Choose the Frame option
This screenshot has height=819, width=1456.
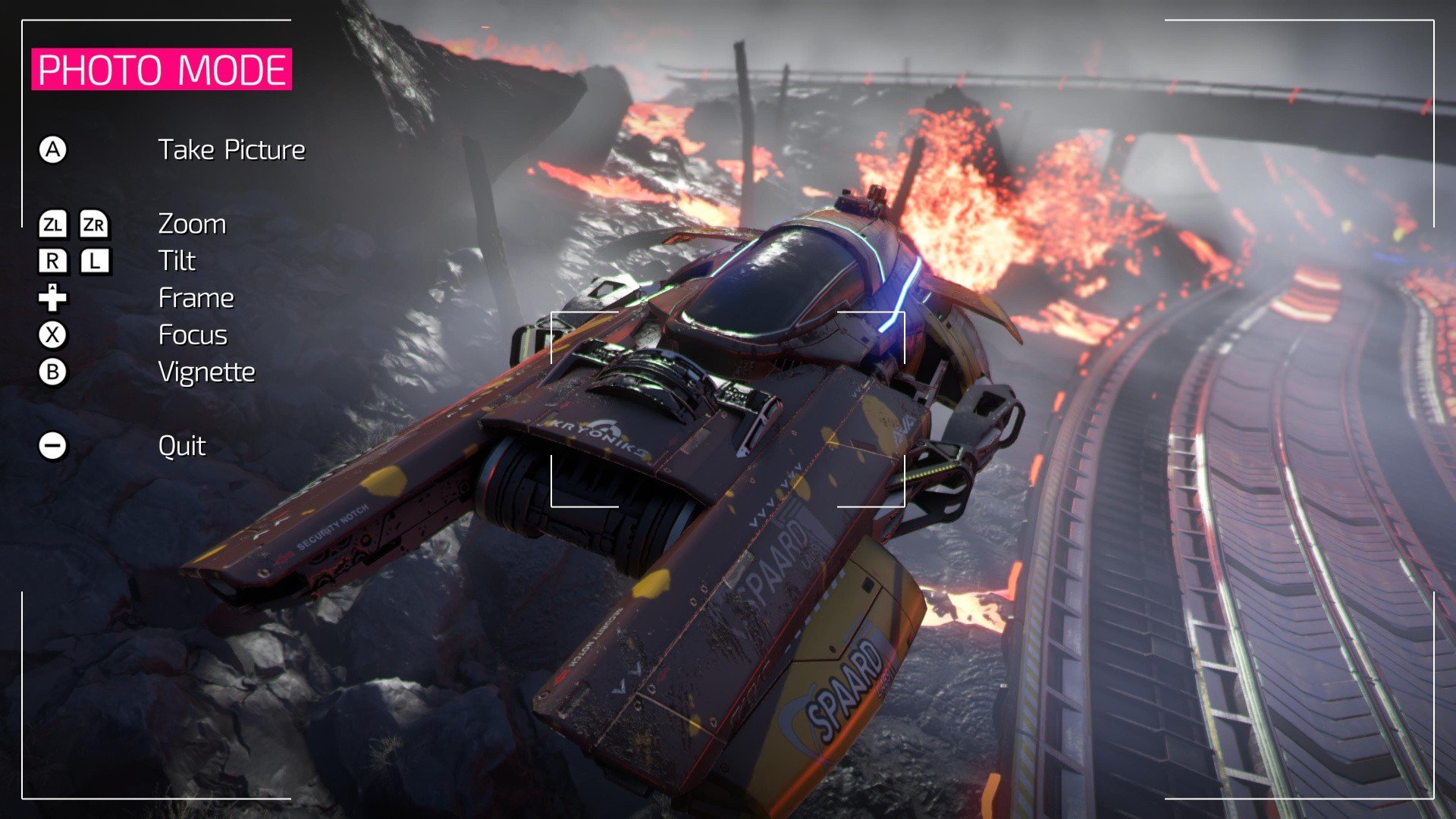click(196, 298)
